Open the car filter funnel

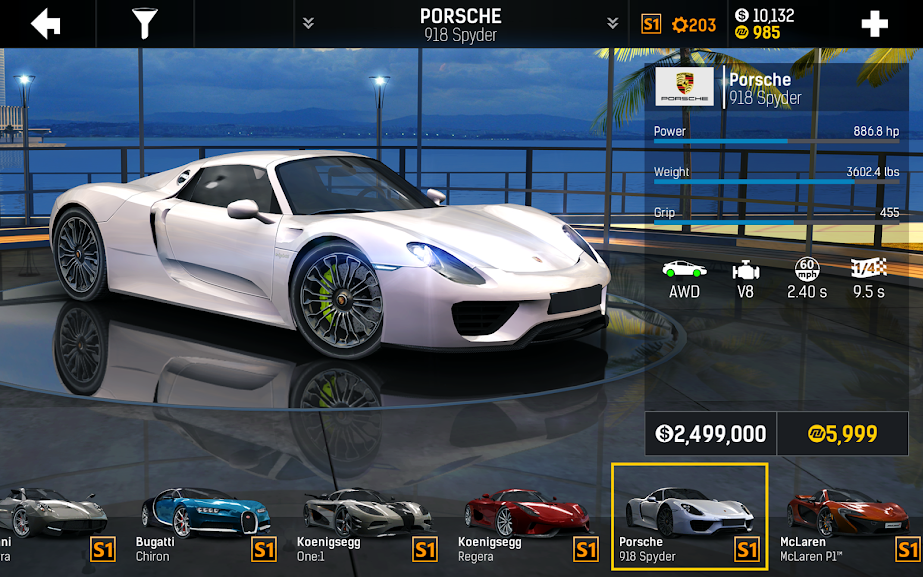146,23
